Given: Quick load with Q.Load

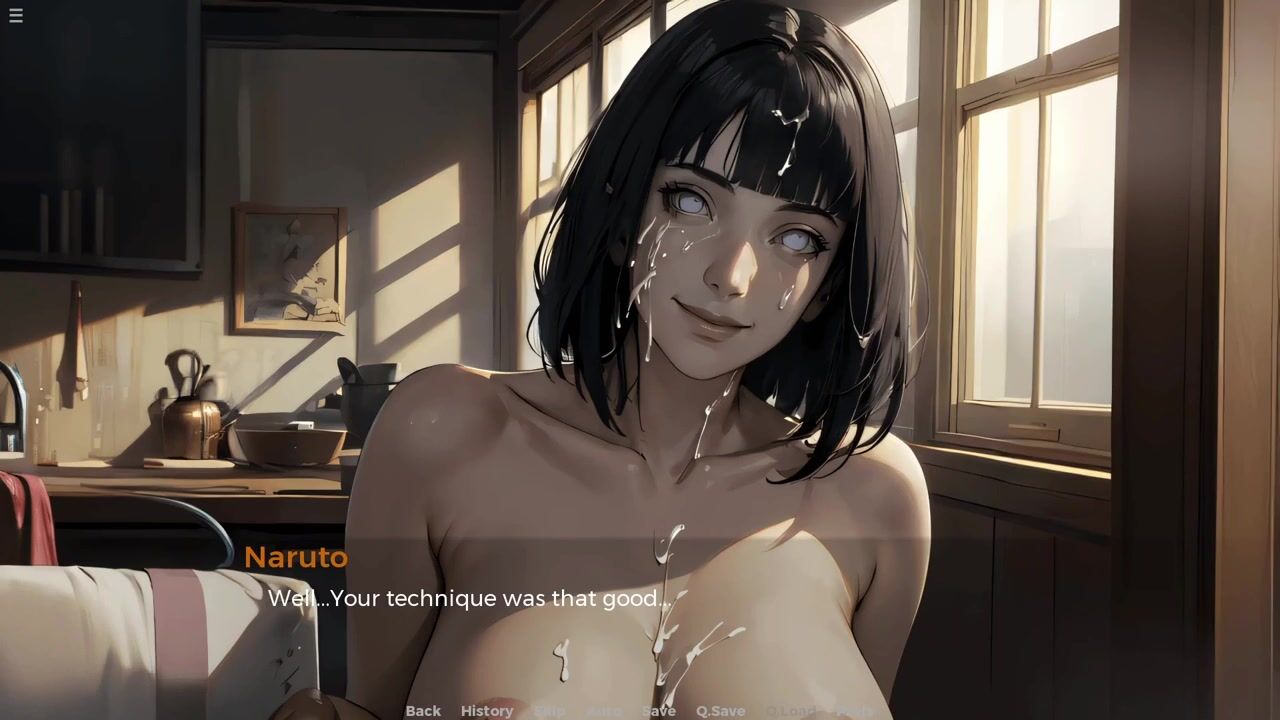Looking at the screenshot, I should [x=790, y=711].
